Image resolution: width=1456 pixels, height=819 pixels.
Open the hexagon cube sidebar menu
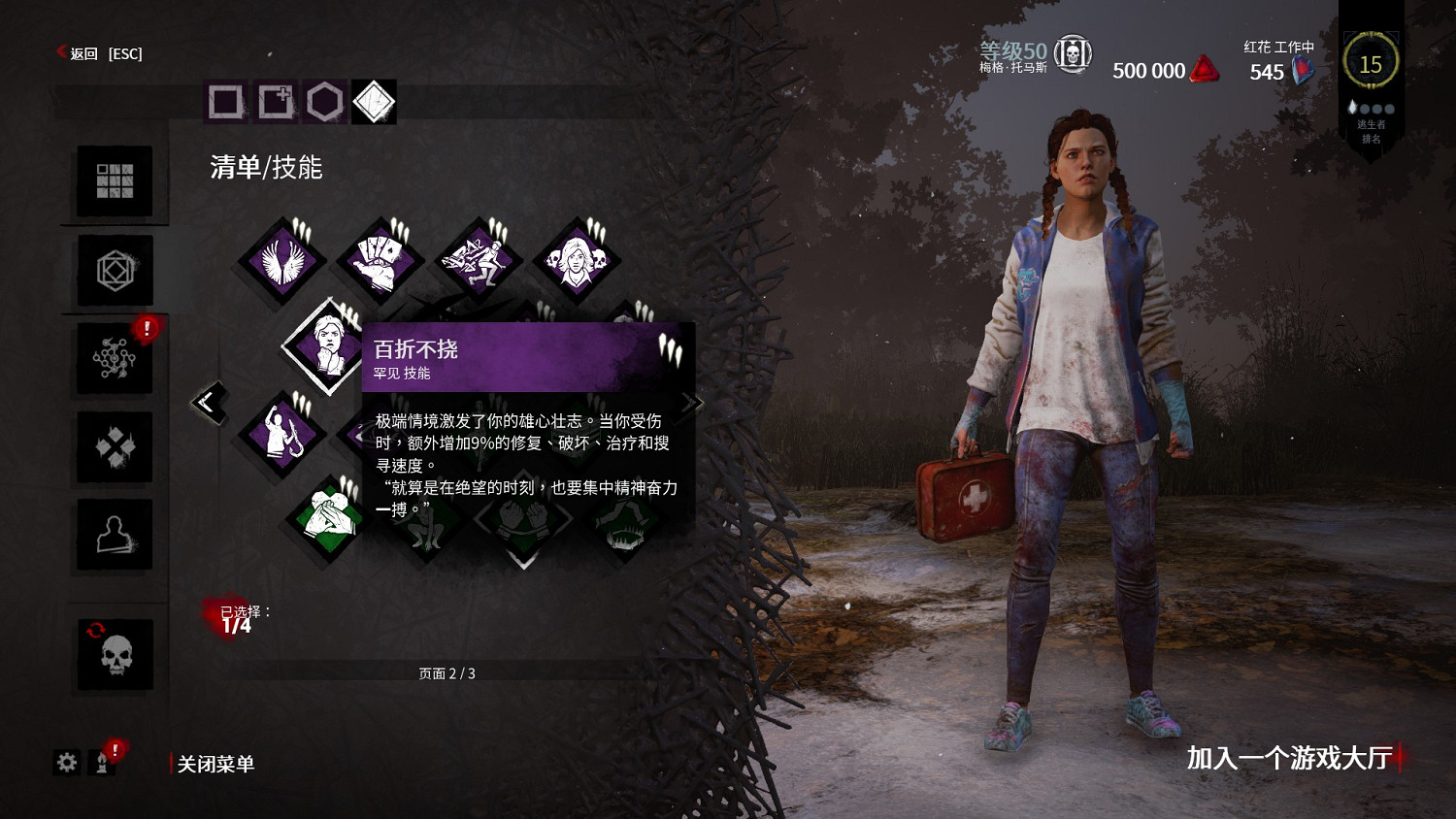point(115,271)
